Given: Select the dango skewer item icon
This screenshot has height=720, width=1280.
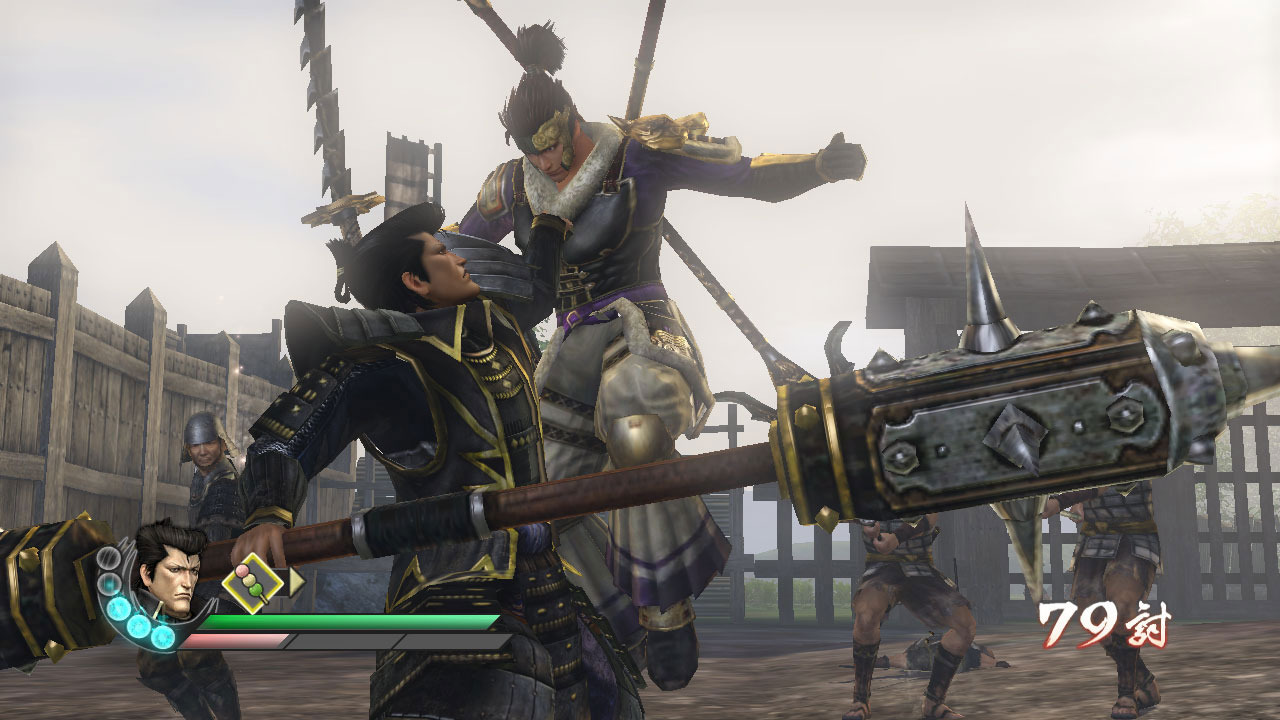Looking at the screenshot, I should (x=249, y=582).
